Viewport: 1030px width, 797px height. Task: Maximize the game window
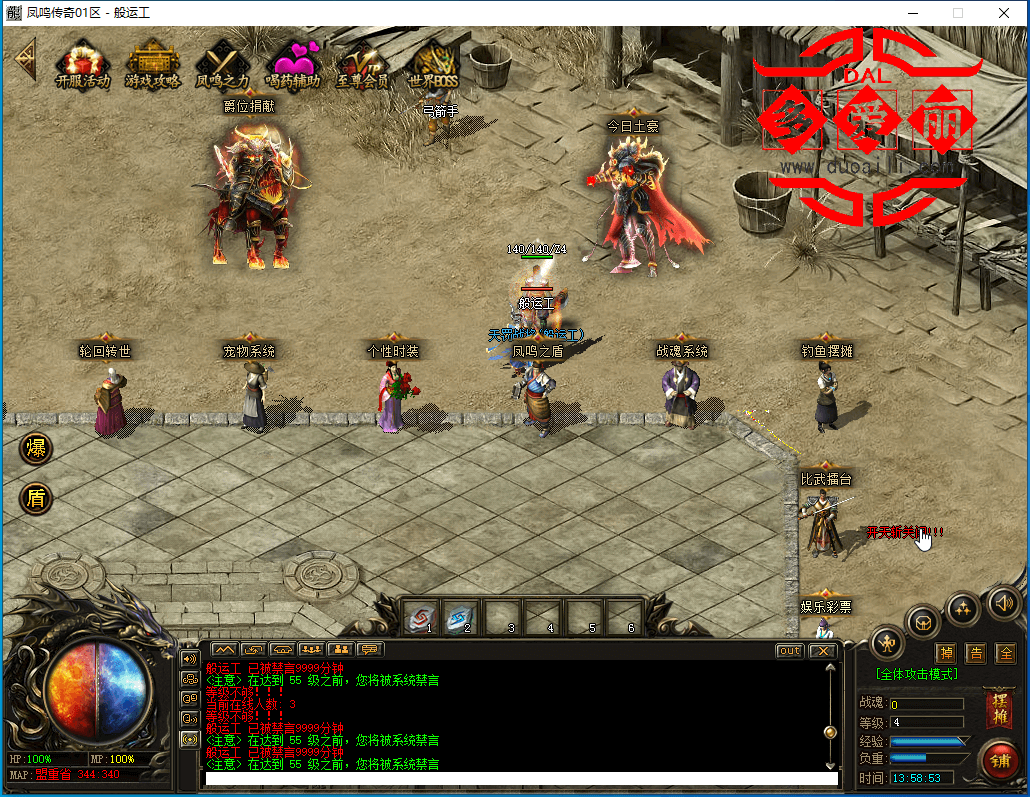pos(958,13)
